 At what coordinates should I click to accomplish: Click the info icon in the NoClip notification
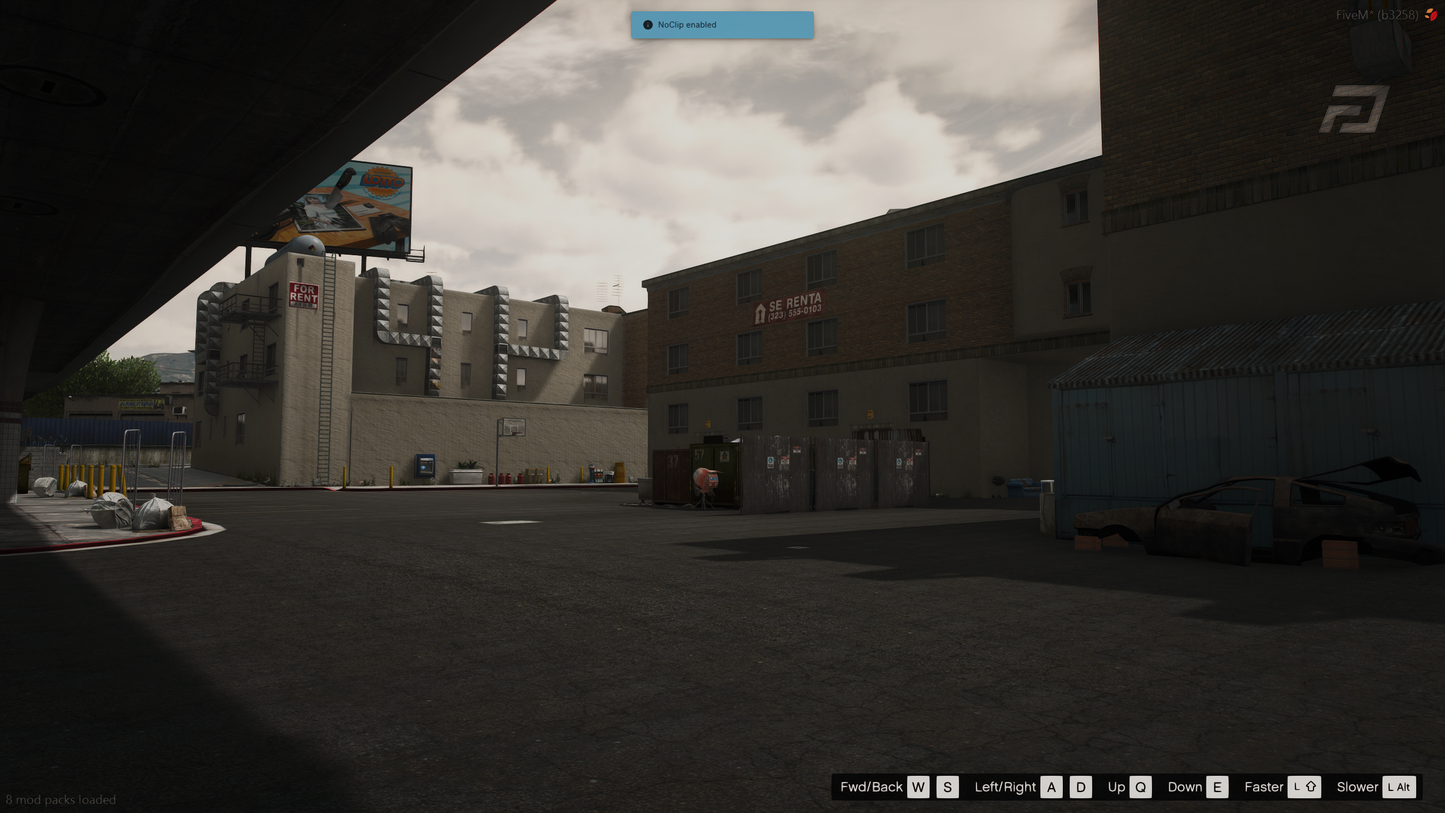point(646,24)
